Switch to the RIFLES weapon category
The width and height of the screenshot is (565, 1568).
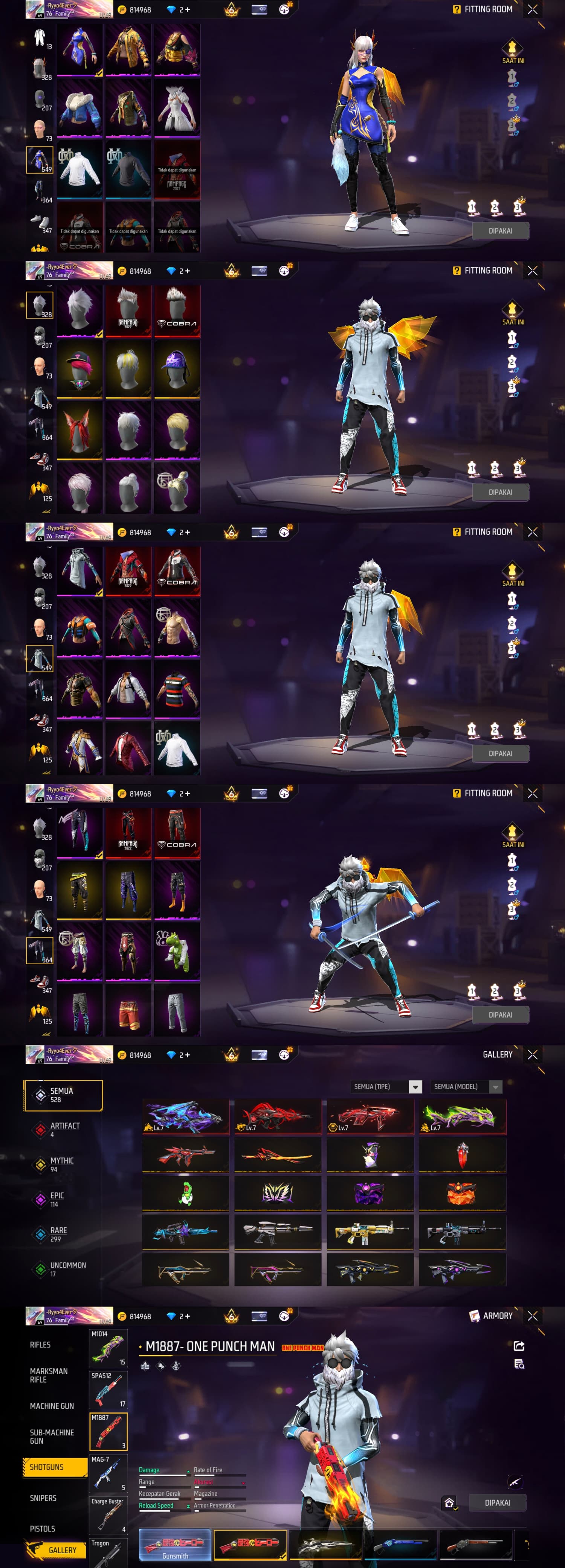tap(41, 1344)
